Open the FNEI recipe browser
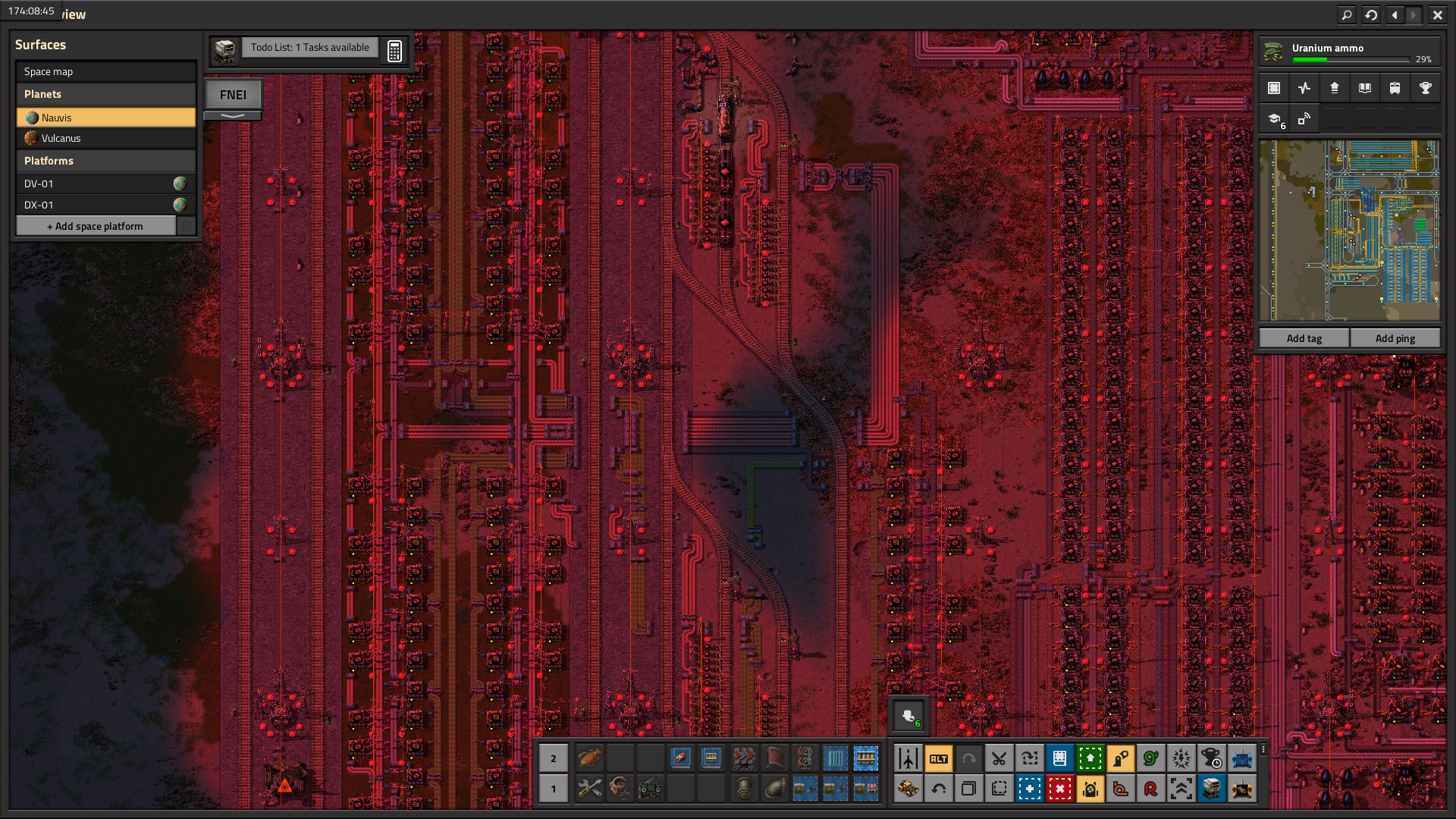1456x819 pixels. (x=233, y=95)
